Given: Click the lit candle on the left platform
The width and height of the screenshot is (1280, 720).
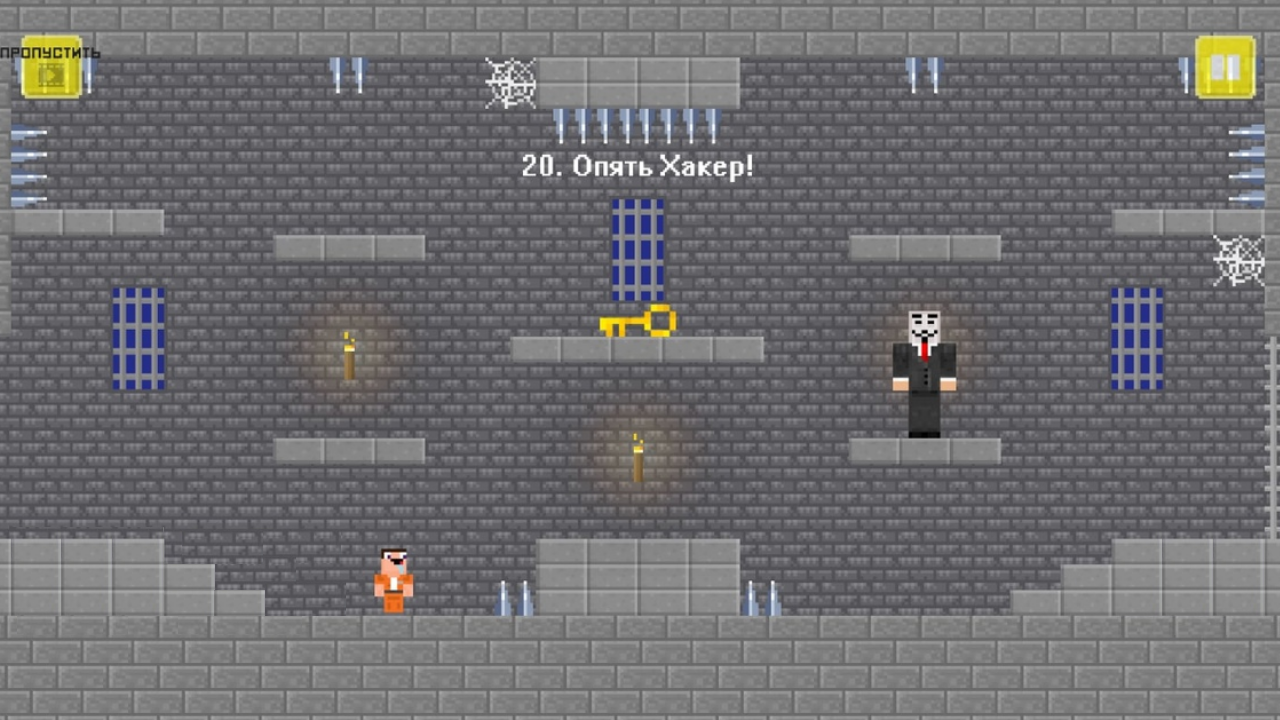Looking at the screenshot, I should coord(348,355).
